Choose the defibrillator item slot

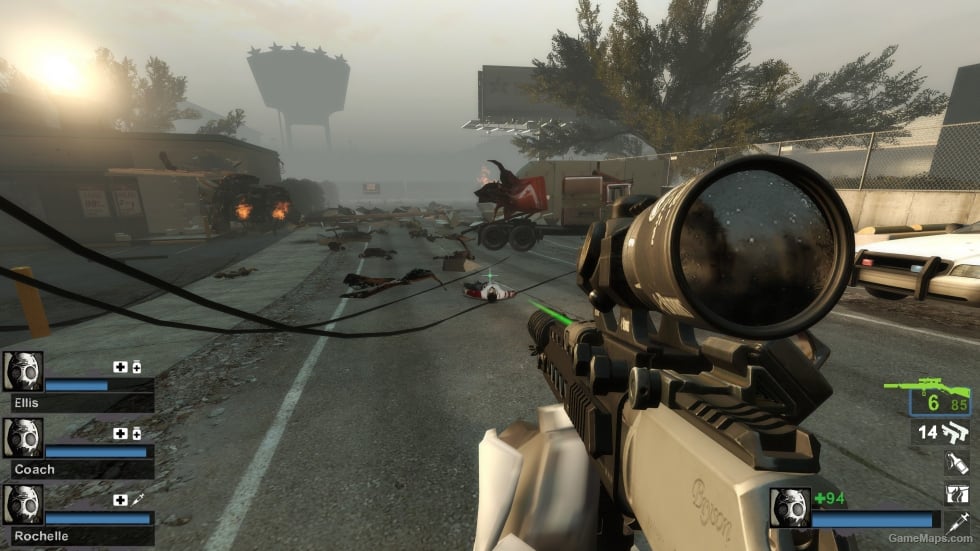pyautogui.click(x=956, y=493)
